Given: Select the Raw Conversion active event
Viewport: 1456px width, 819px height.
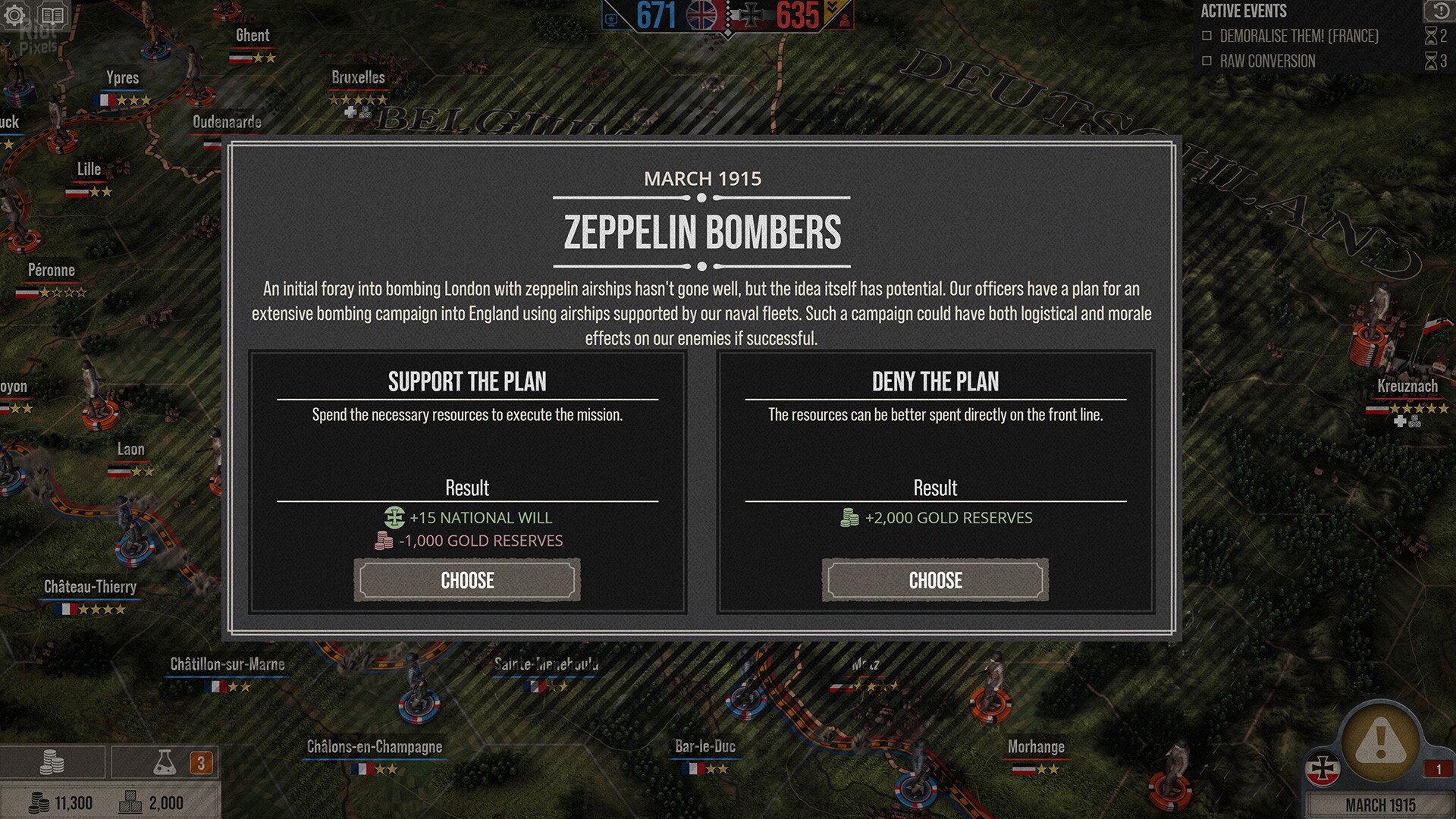Looking at the screenshot, I should [x=1267, y=61].
